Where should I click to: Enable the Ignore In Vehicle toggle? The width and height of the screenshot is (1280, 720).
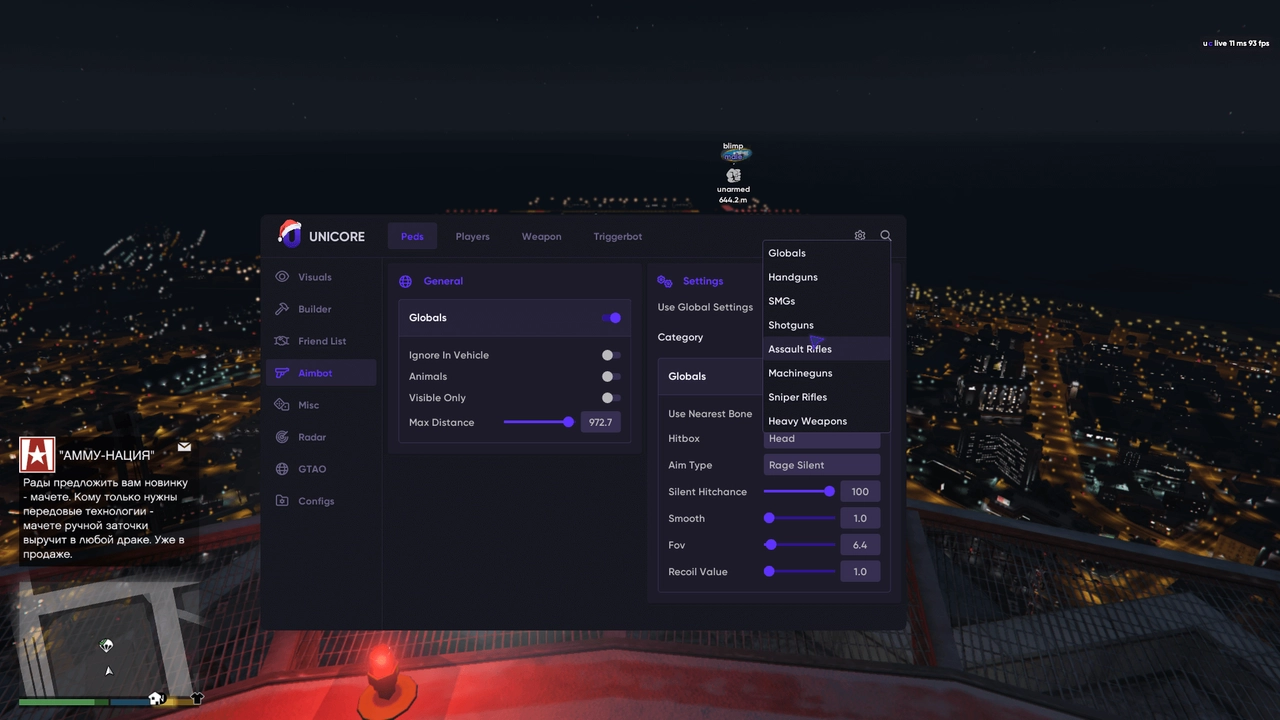pyautogui.click(x=610, y=355)
